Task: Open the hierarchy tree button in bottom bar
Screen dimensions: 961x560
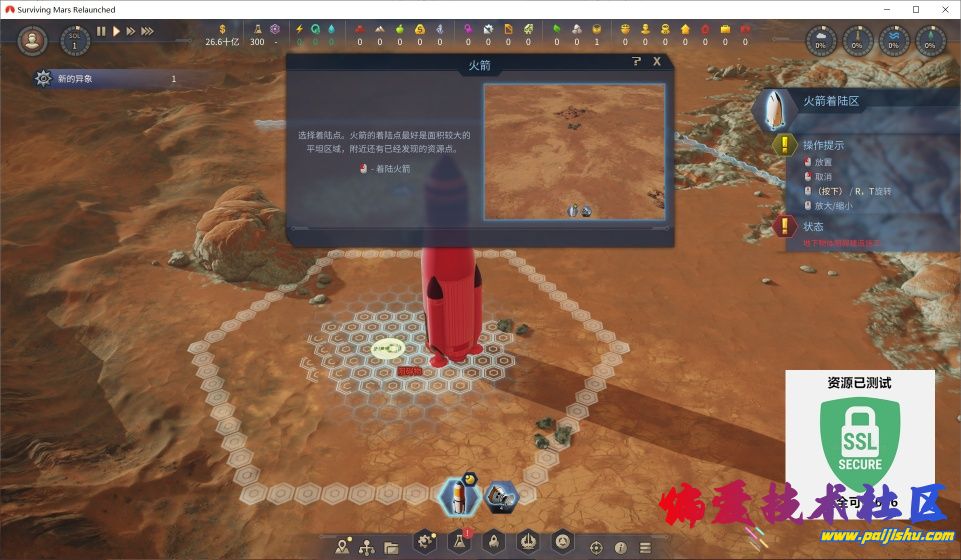Action: (x=367, y=546)
